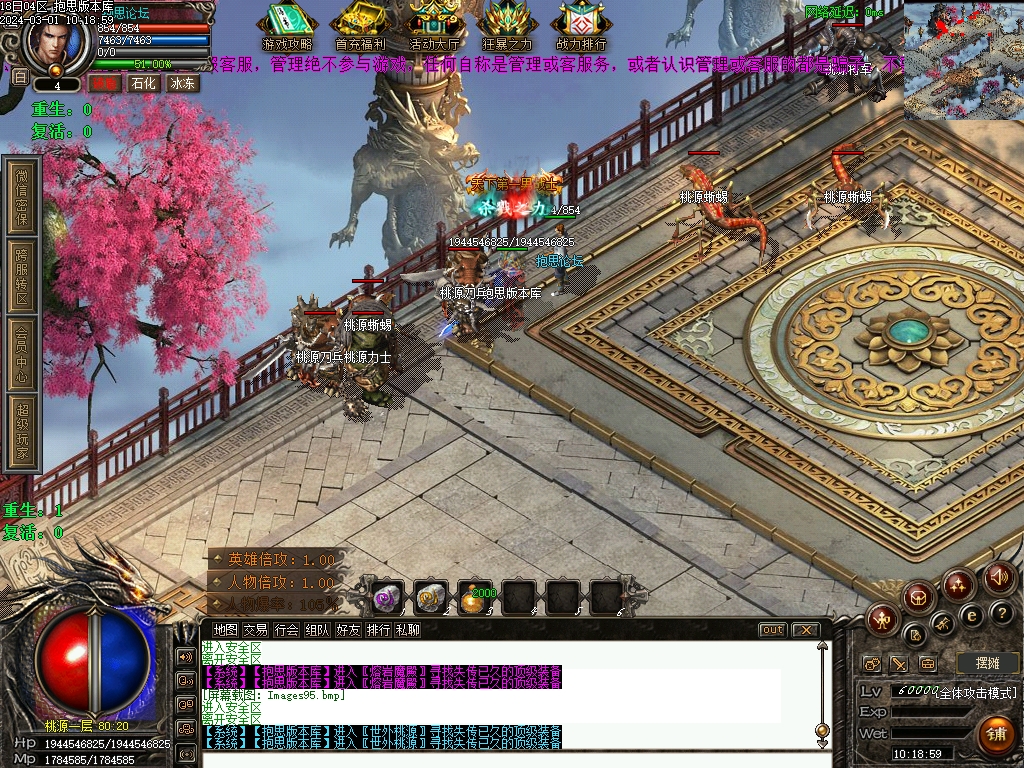Screen dimensions: 1024x768
Task: Switch to the 行会 guild tab
Action: (287, 630)
